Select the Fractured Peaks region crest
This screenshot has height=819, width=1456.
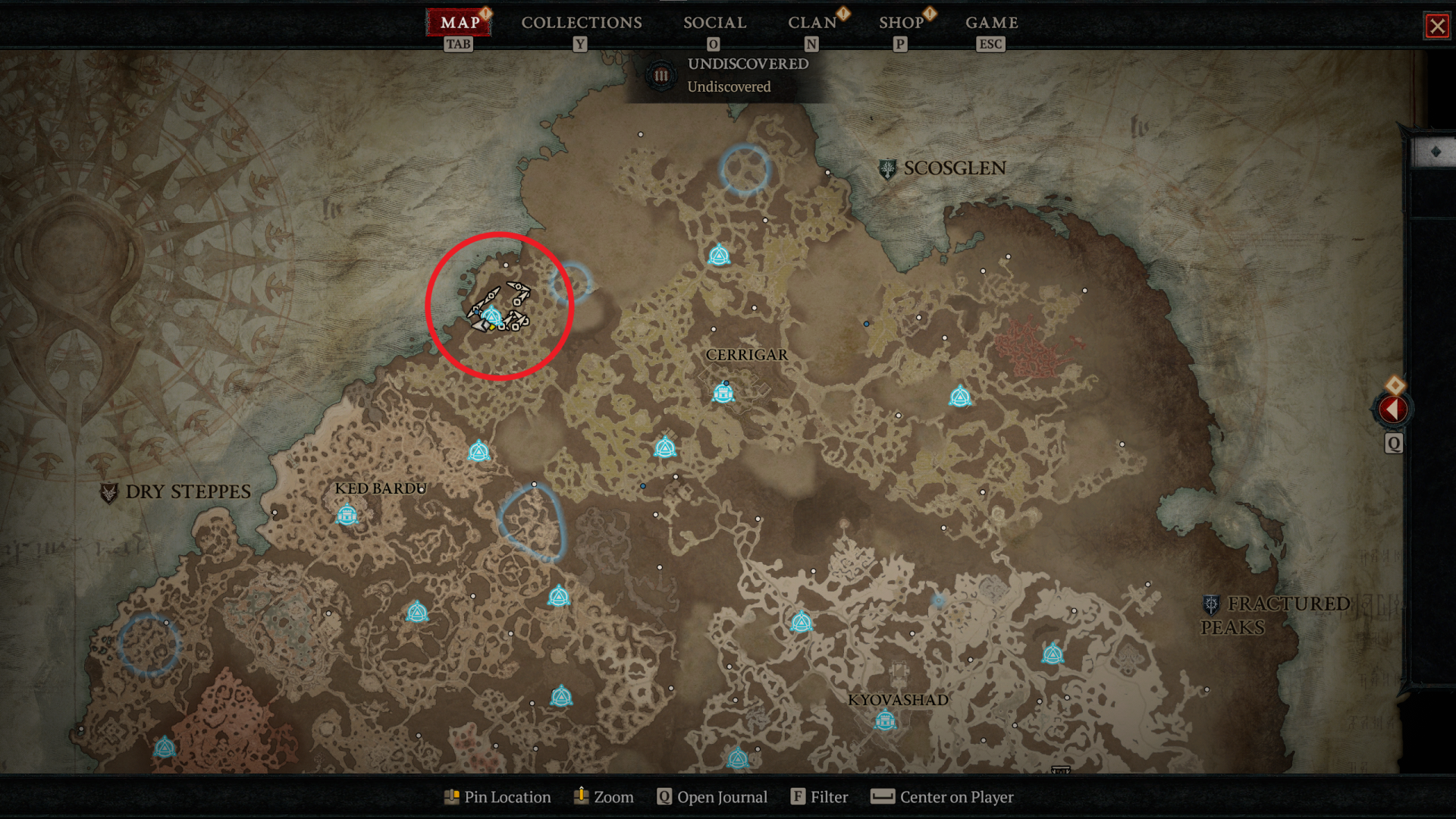(1209, 603)
